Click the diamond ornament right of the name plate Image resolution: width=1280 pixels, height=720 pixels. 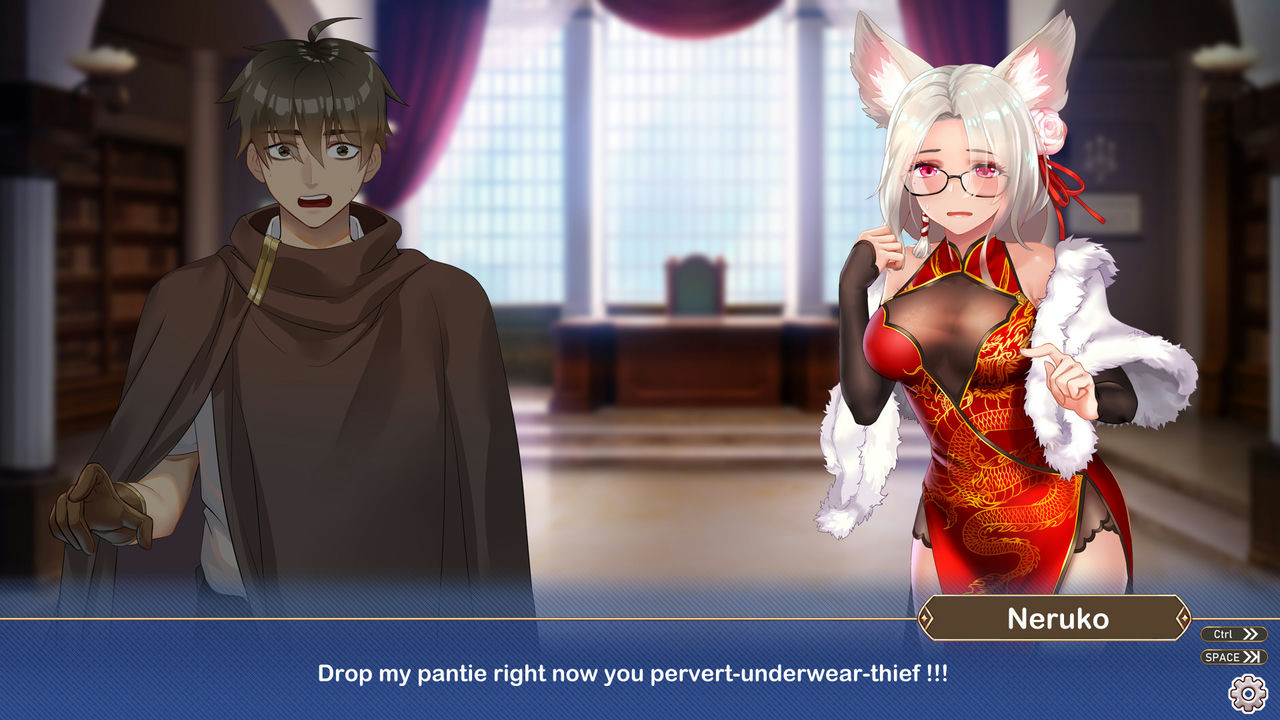click(1185, 620)
